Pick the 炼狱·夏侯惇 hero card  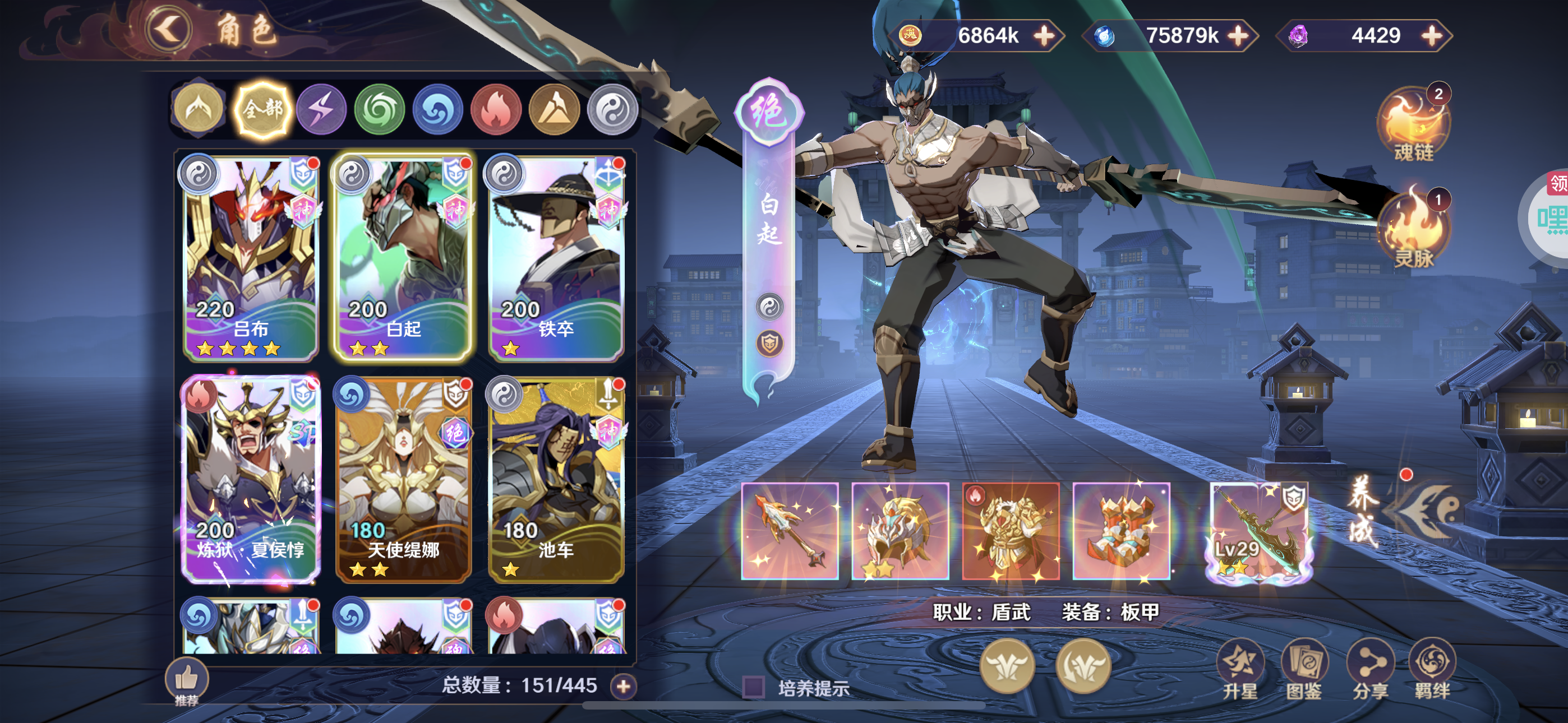point(250,478)
